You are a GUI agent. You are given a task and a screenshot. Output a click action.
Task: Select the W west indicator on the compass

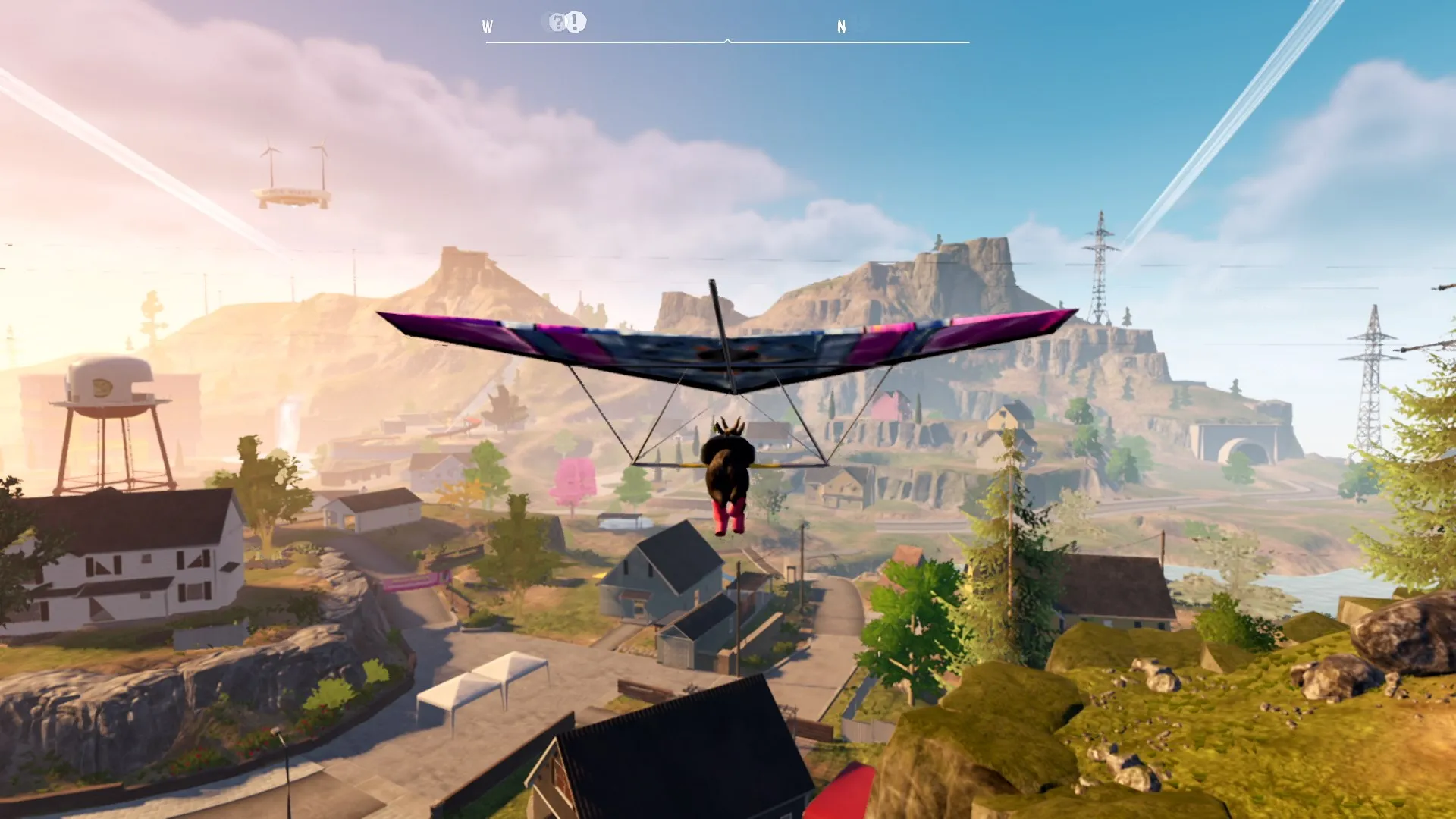488,25
